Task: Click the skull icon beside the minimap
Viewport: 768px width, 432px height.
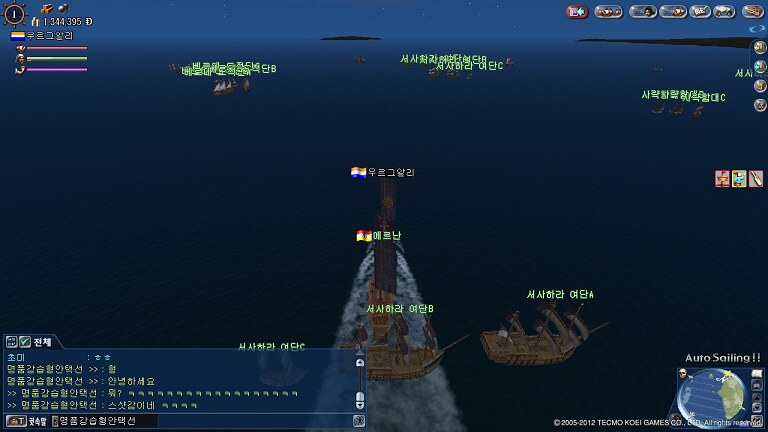Action: pos(680,374)
